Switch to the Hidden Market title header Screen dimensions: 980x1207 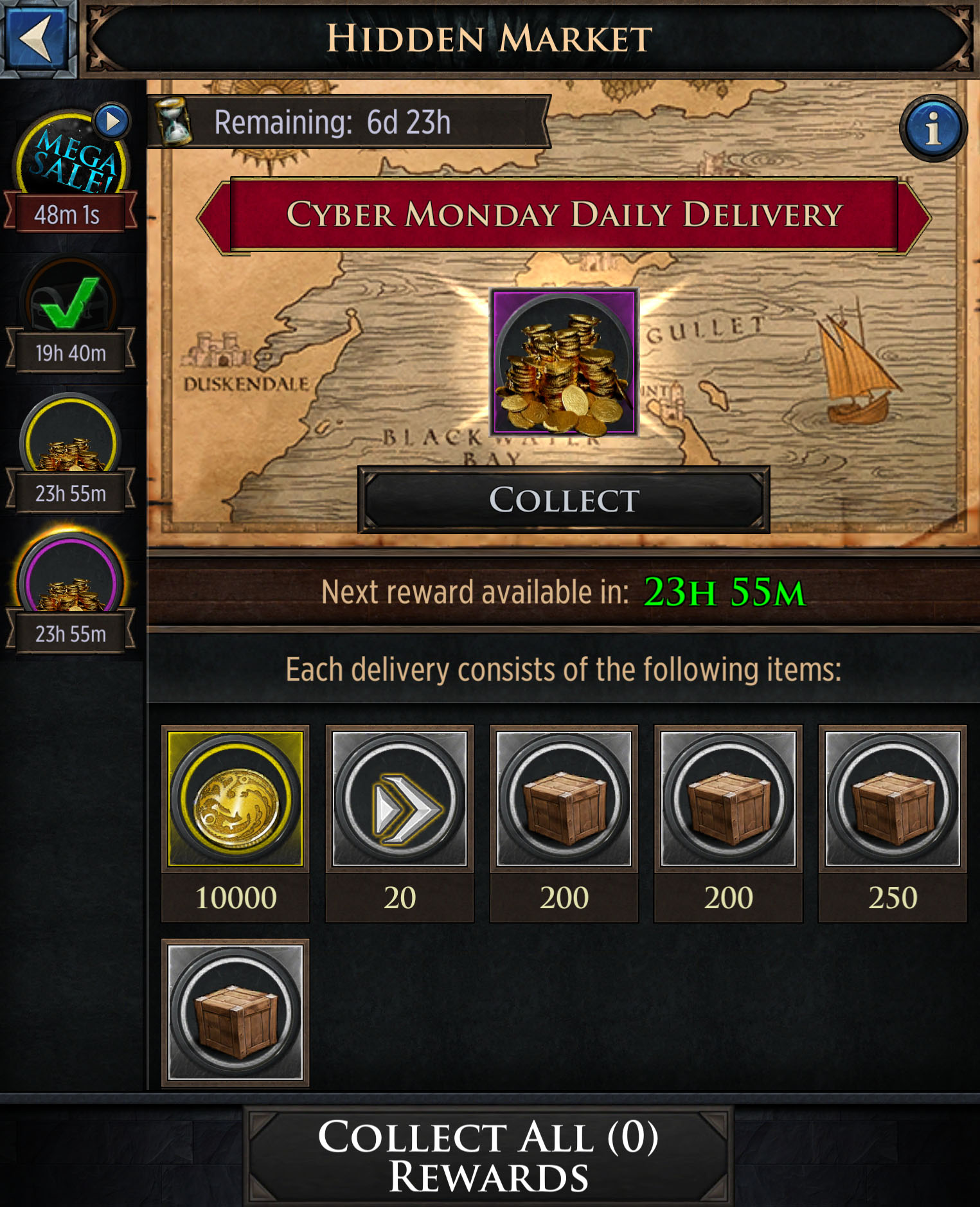[x=490, y=39]
